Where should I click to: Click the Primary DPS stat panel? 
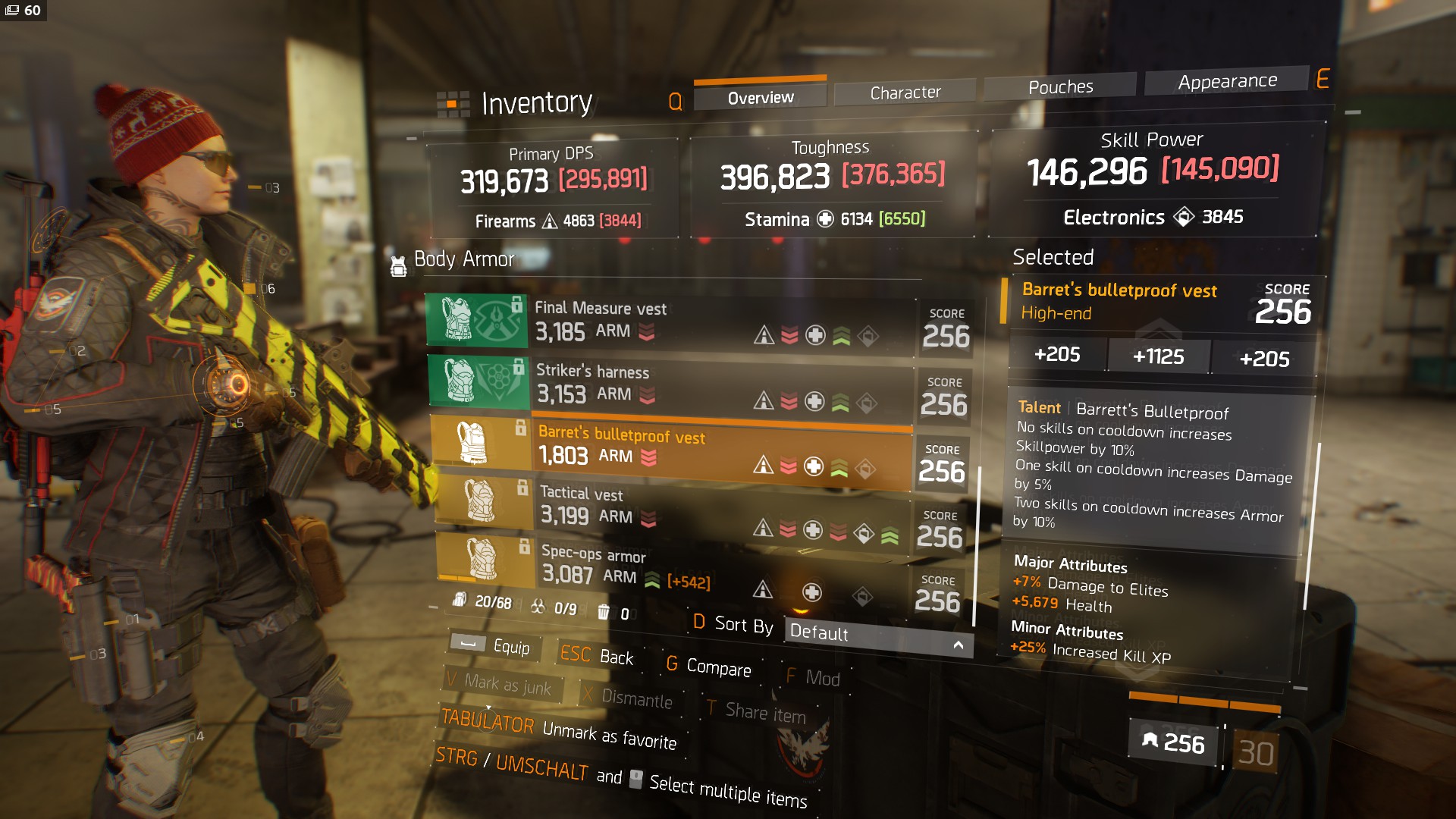pos(554,186)
